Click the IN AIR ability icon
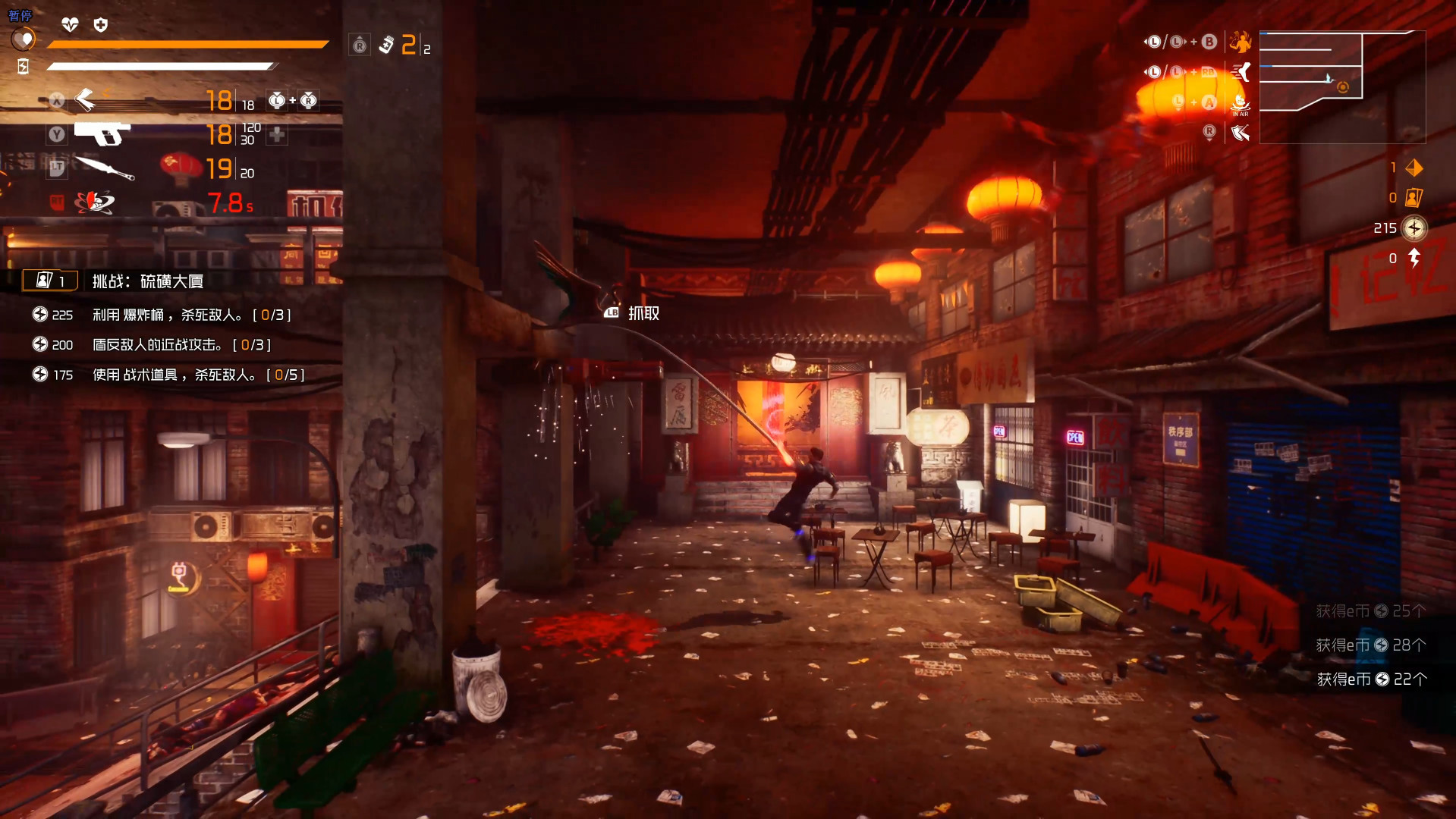This screenshot has width=1456, height=819. [1241, 104]
